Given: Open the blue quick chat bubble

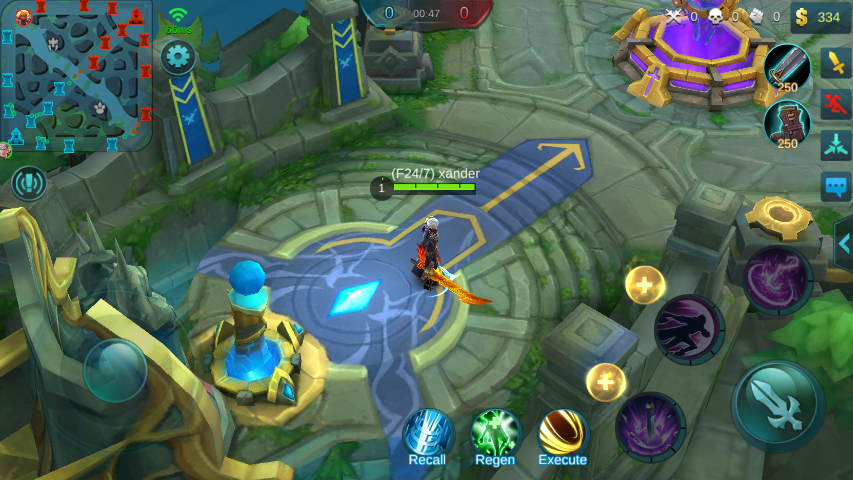Looking at the screenshot, I should click(836, 187).
